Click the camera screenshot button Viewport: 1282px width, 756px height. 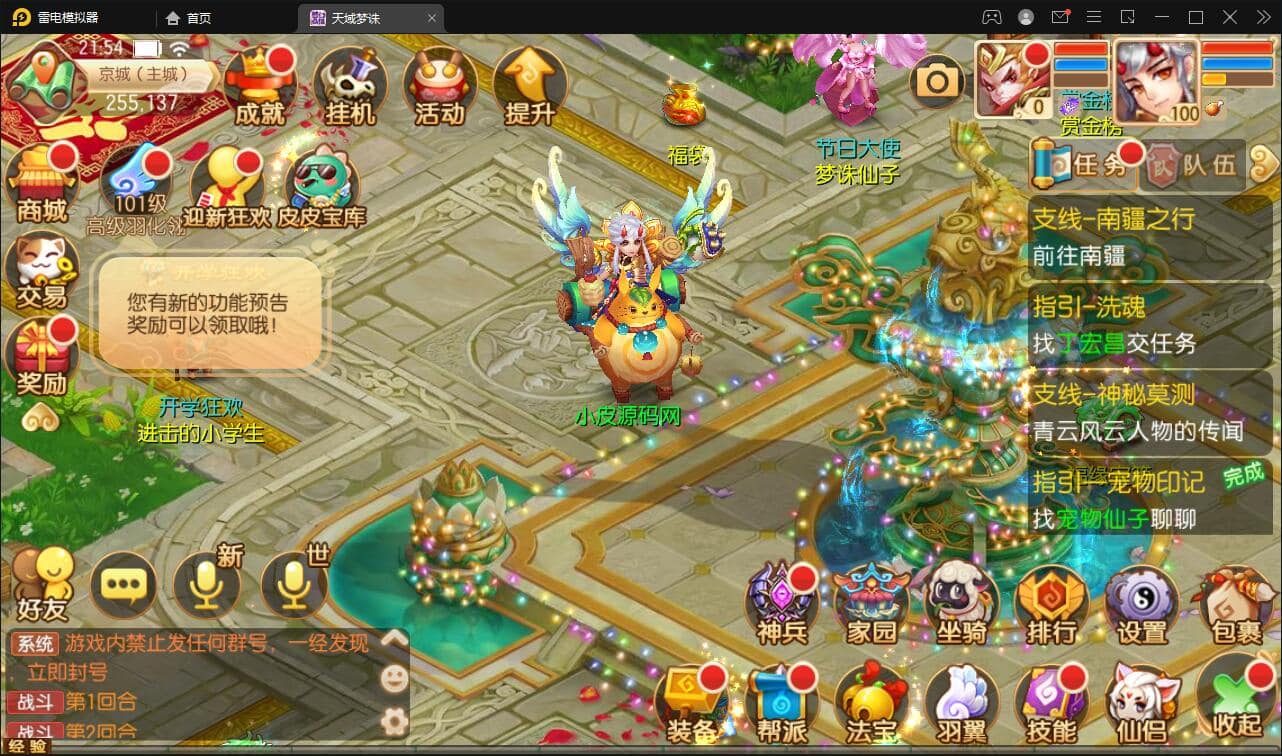click(x=937, y=82)
